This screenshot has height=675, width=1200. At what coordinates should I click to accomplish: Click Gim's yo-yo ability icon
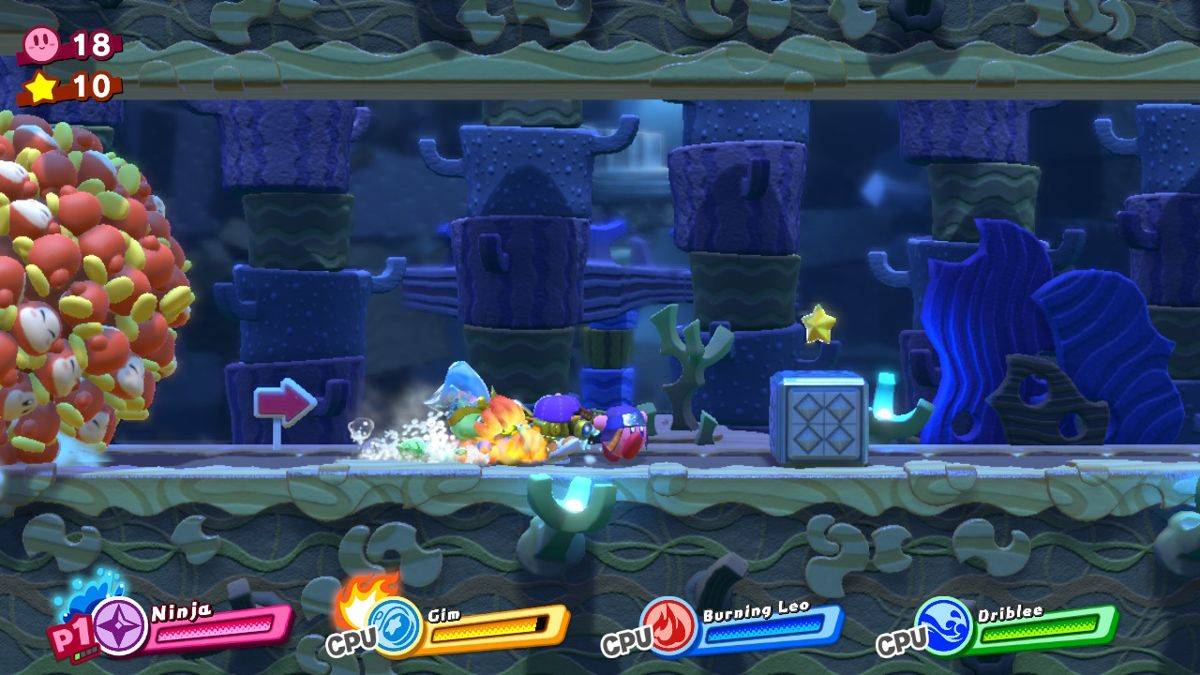tap(395, 627)
